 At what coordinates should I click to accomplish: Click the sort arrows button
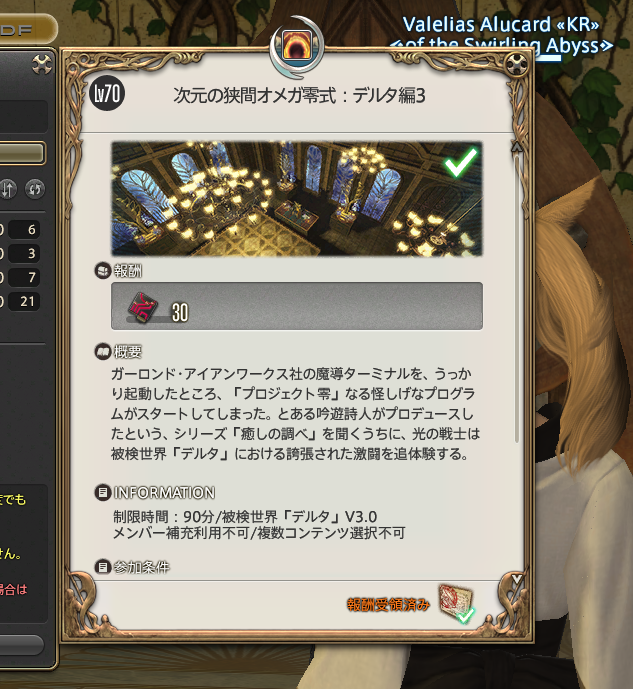coord(8,189)
